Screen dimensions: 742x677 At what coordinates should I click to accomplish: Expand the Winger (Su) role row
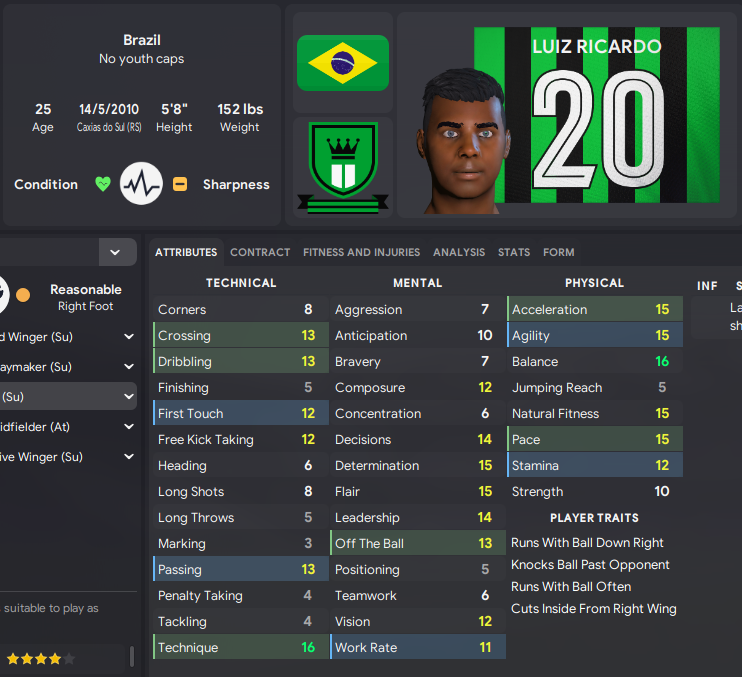pyautogui.click(x=128, y=337)
